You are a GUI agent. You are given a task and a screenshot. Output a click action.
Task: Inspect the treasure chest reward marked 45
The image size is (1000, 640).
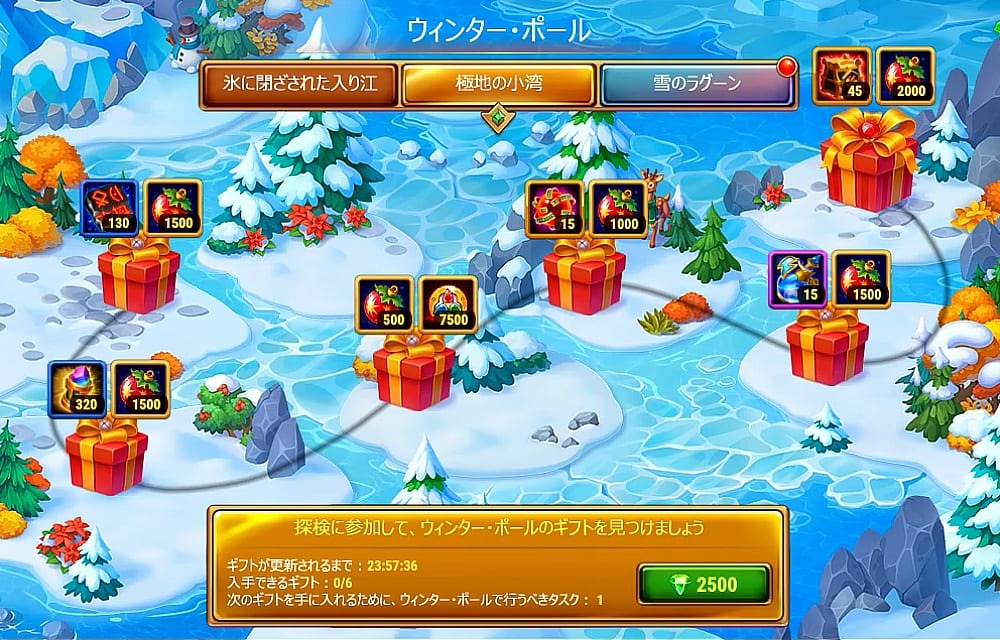click(x=841, y=75)
